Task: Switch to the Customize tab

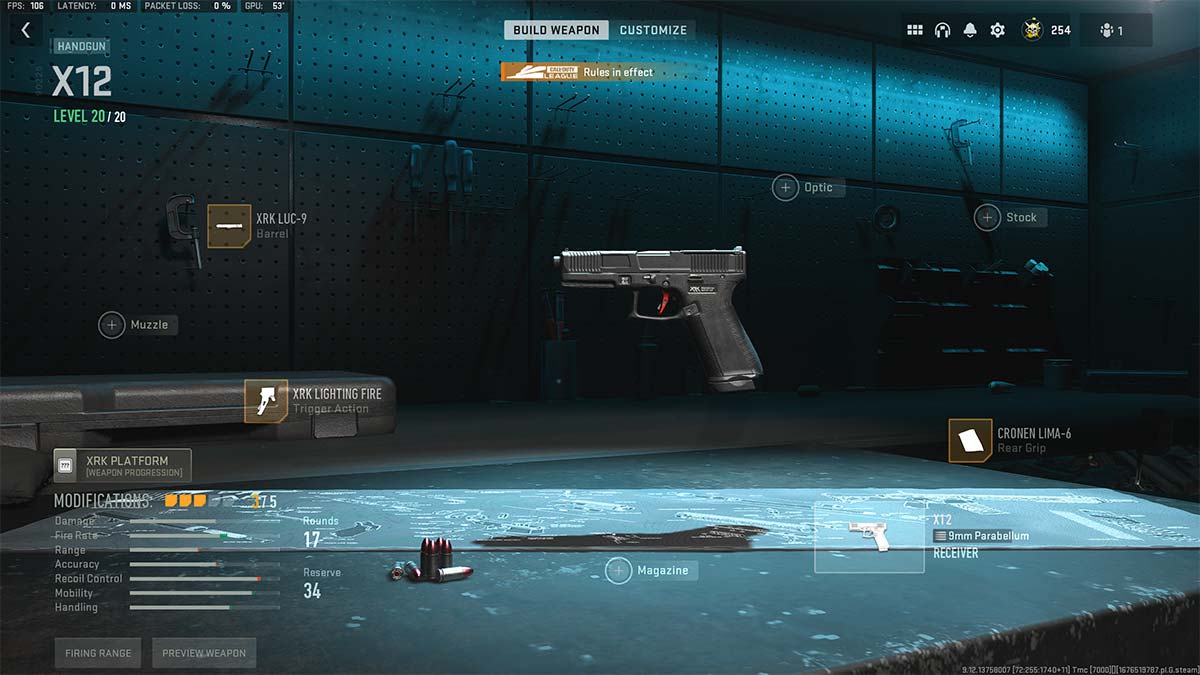Action: 653,30
